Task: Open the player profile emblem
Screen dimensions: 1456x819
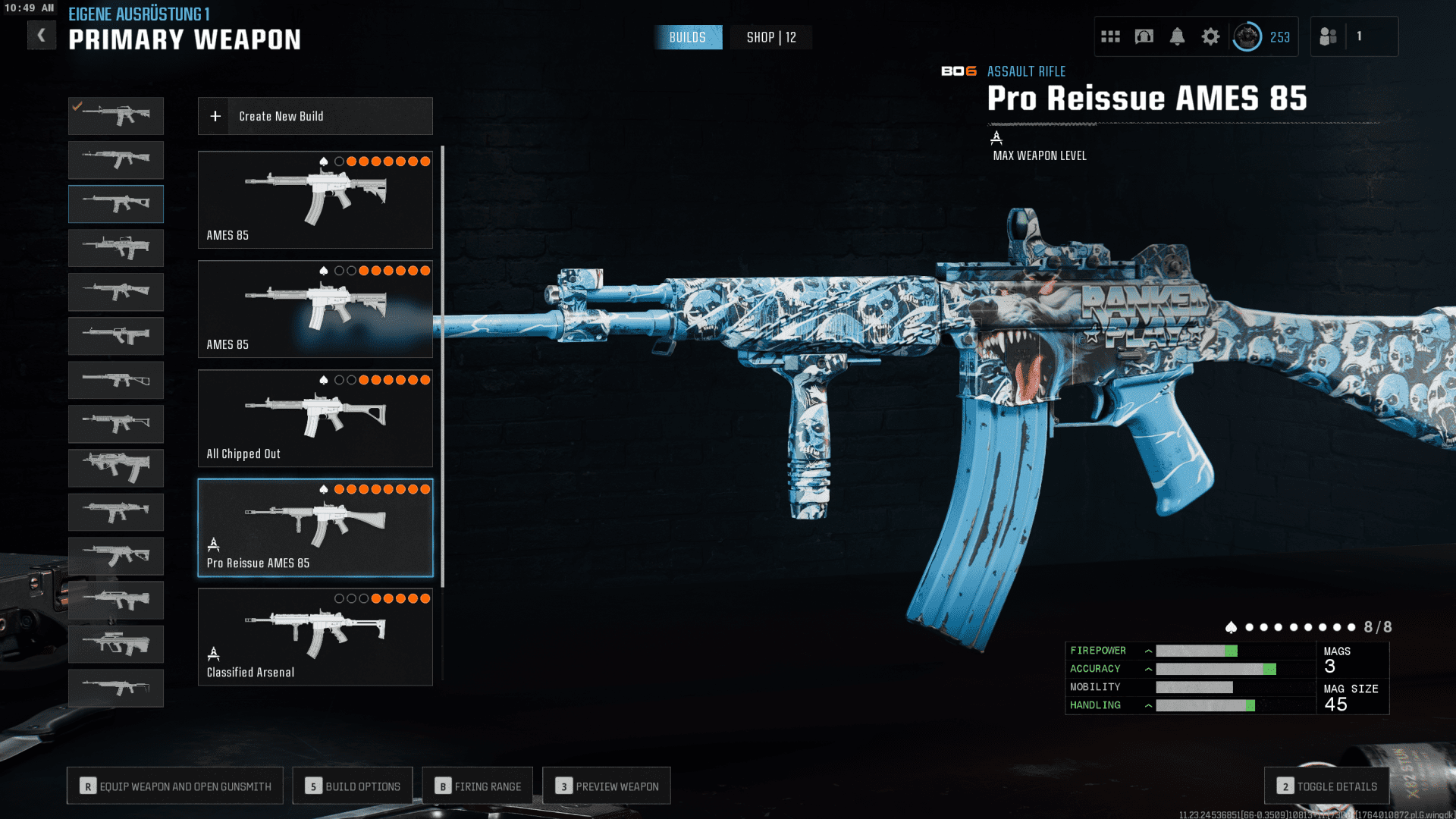Action: [1247, 36]
